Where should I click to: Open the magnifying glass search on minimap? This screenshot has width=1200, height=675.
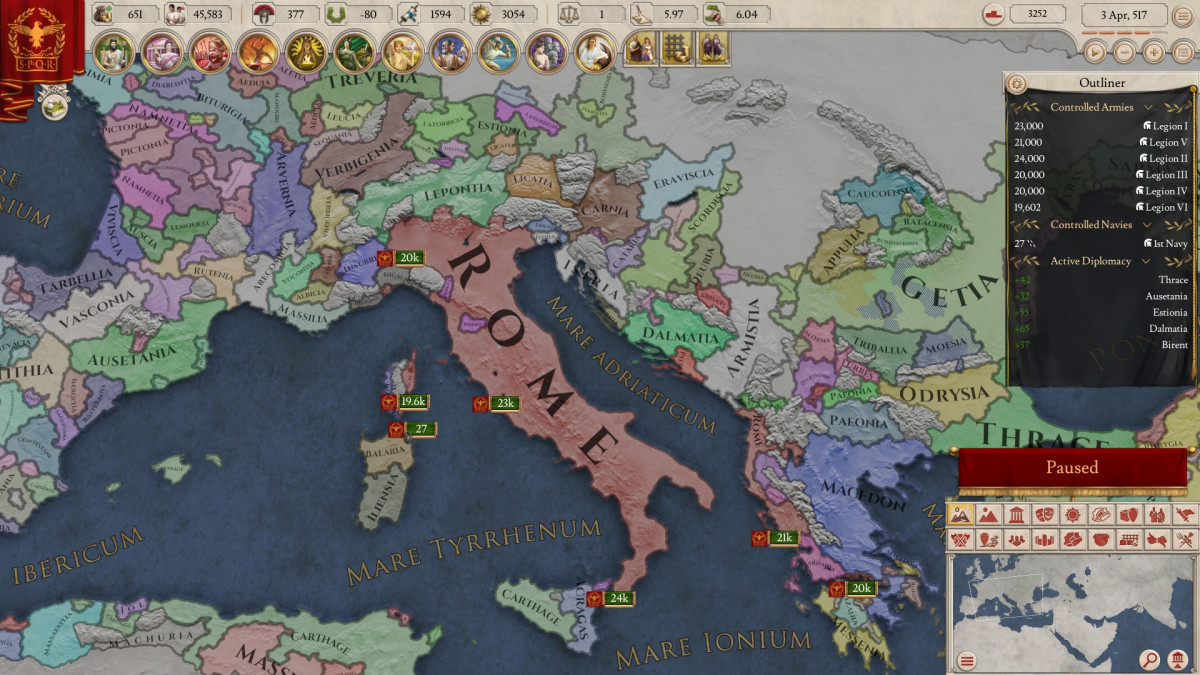(1150, 660)
